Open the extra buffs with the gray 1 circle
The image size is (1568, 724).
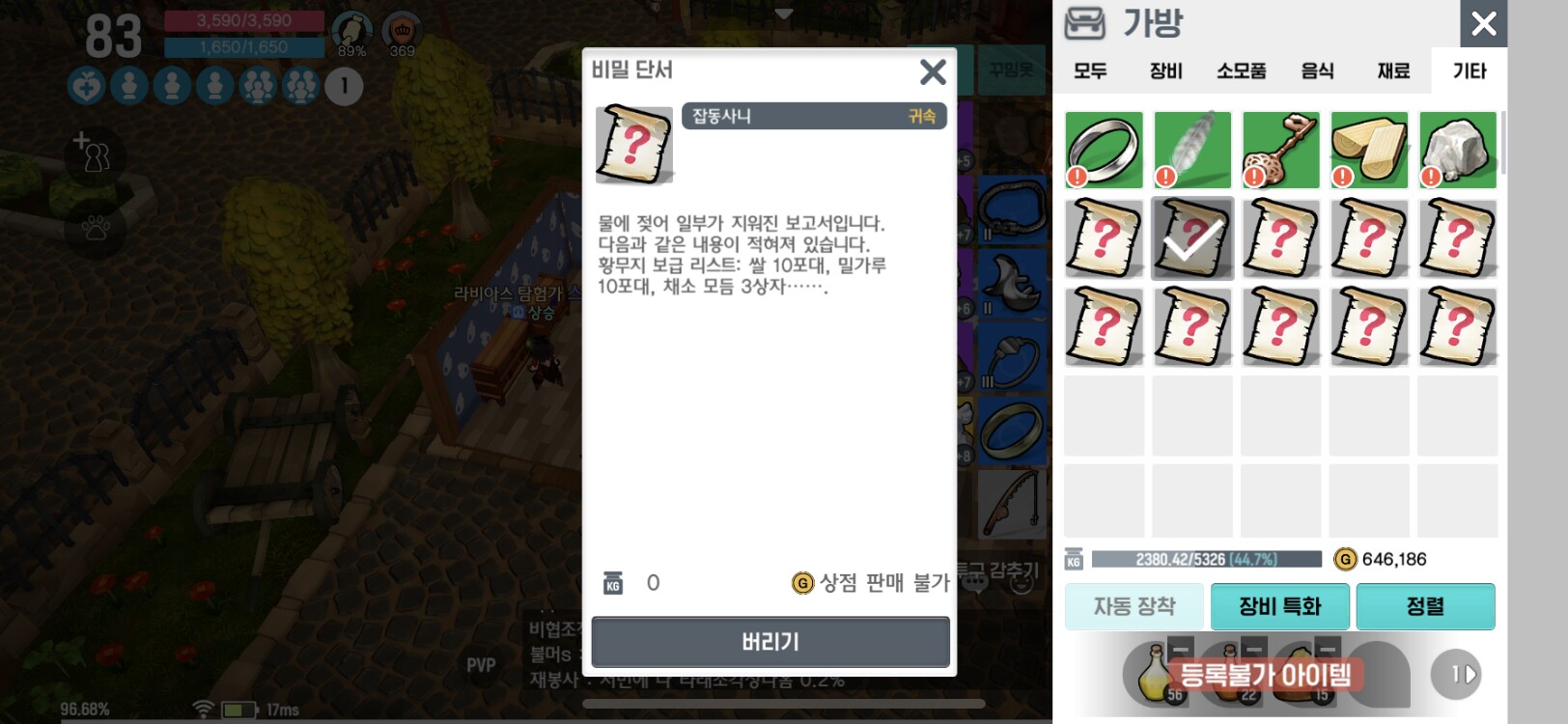click(343, 87)
